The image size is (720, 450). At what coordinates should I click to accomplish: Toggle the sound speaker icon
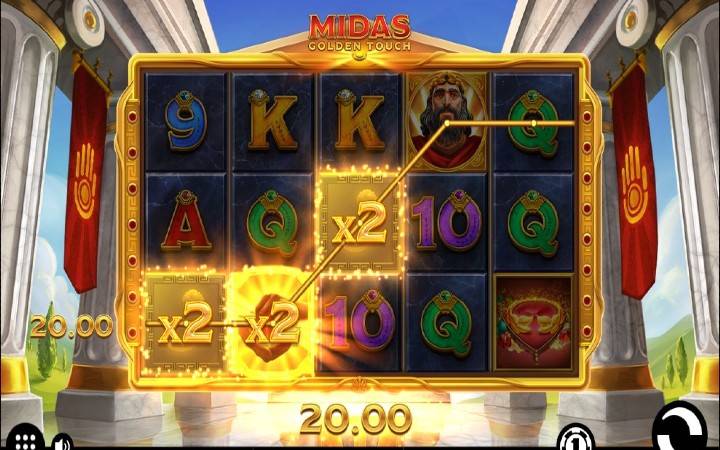click(62, 441)
